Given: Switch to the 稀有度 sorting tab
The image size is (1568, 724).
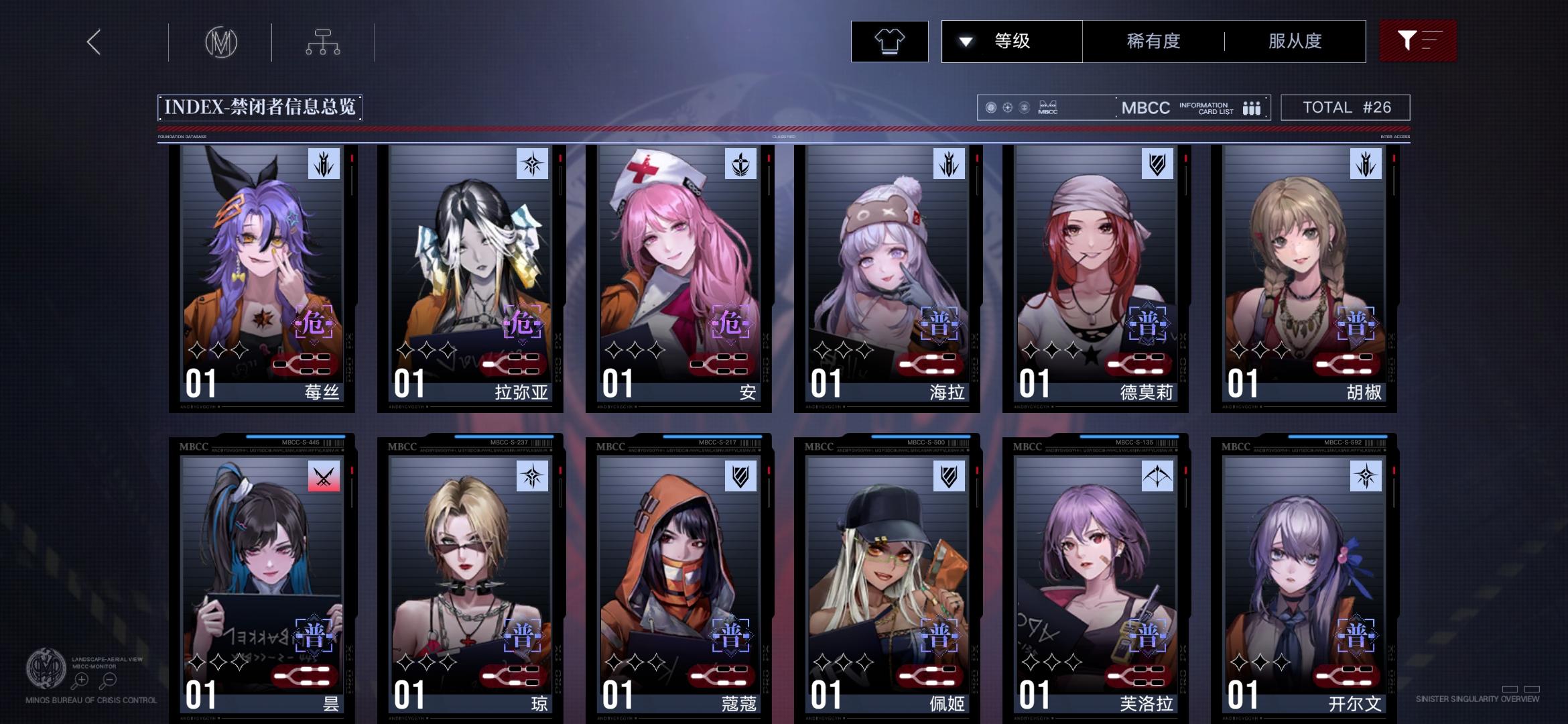Looking at the screenshot, I should (x=1153, y=41).
